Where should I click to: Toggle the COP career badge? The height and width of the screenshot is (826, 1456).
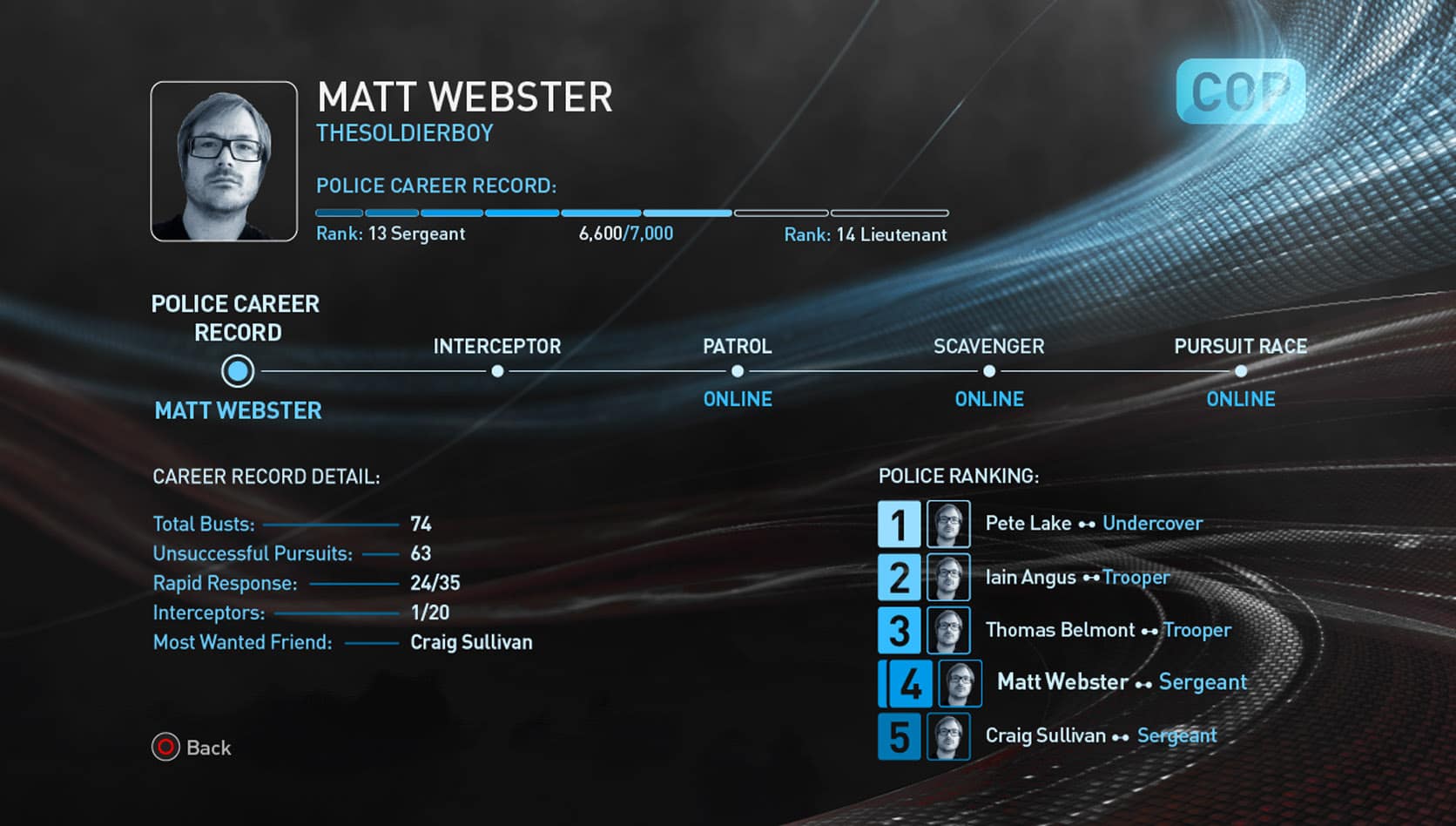1240,91
